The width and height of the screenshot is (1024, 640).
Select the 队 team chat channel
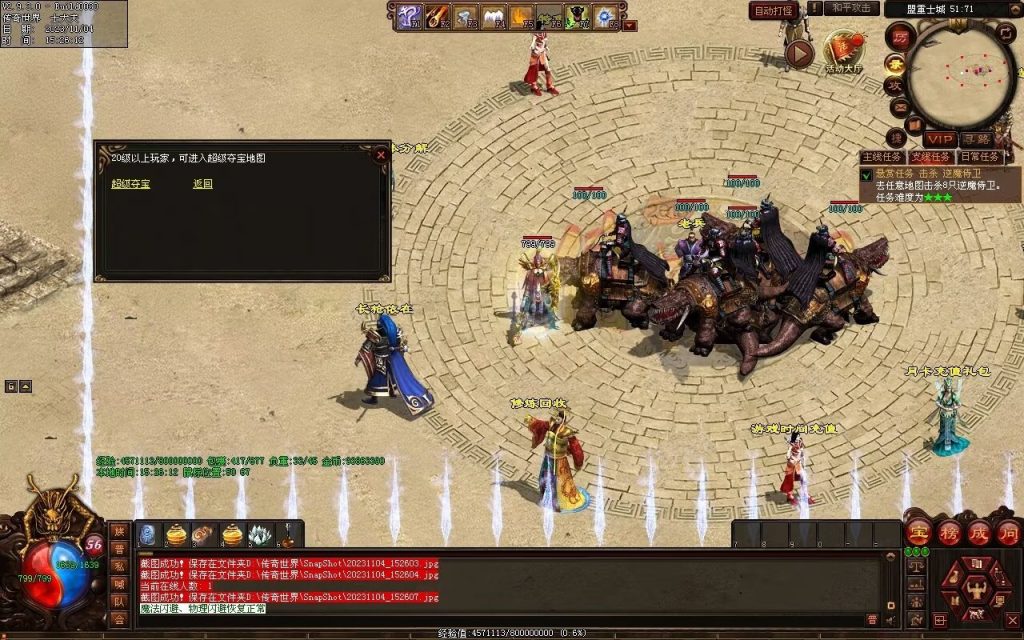click(119, 602)
